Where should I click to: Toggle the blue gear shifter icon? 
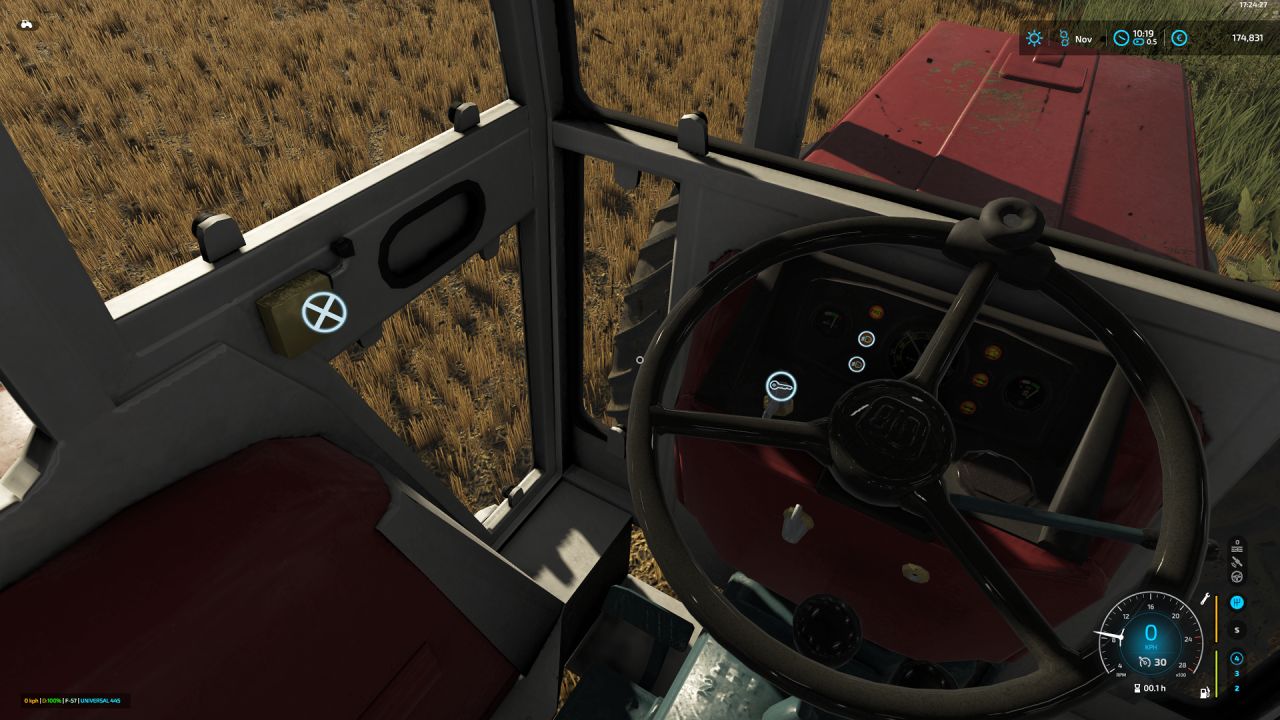point(1237,602)
